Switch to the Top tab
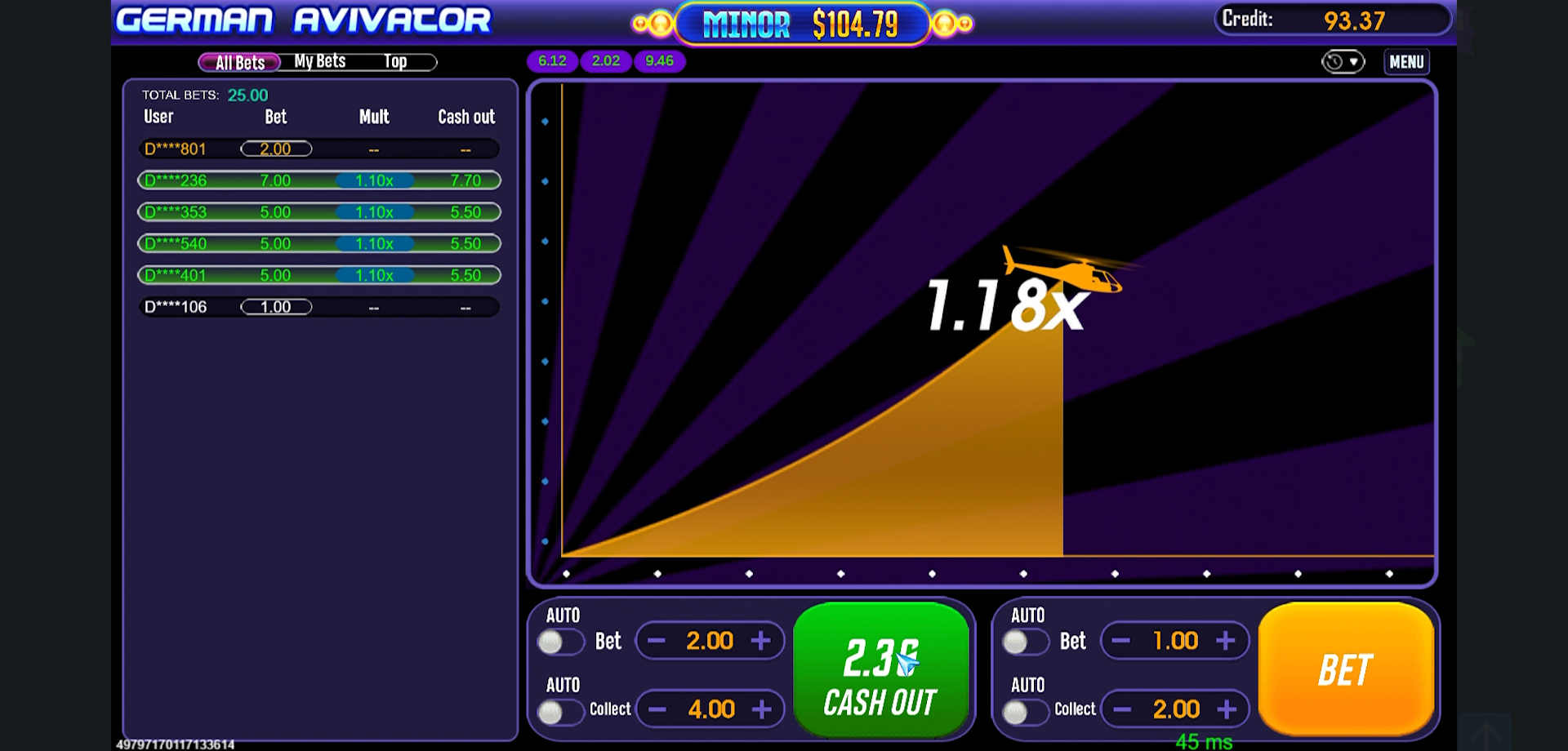This screenshot has height=751, width=1568. 396,60
